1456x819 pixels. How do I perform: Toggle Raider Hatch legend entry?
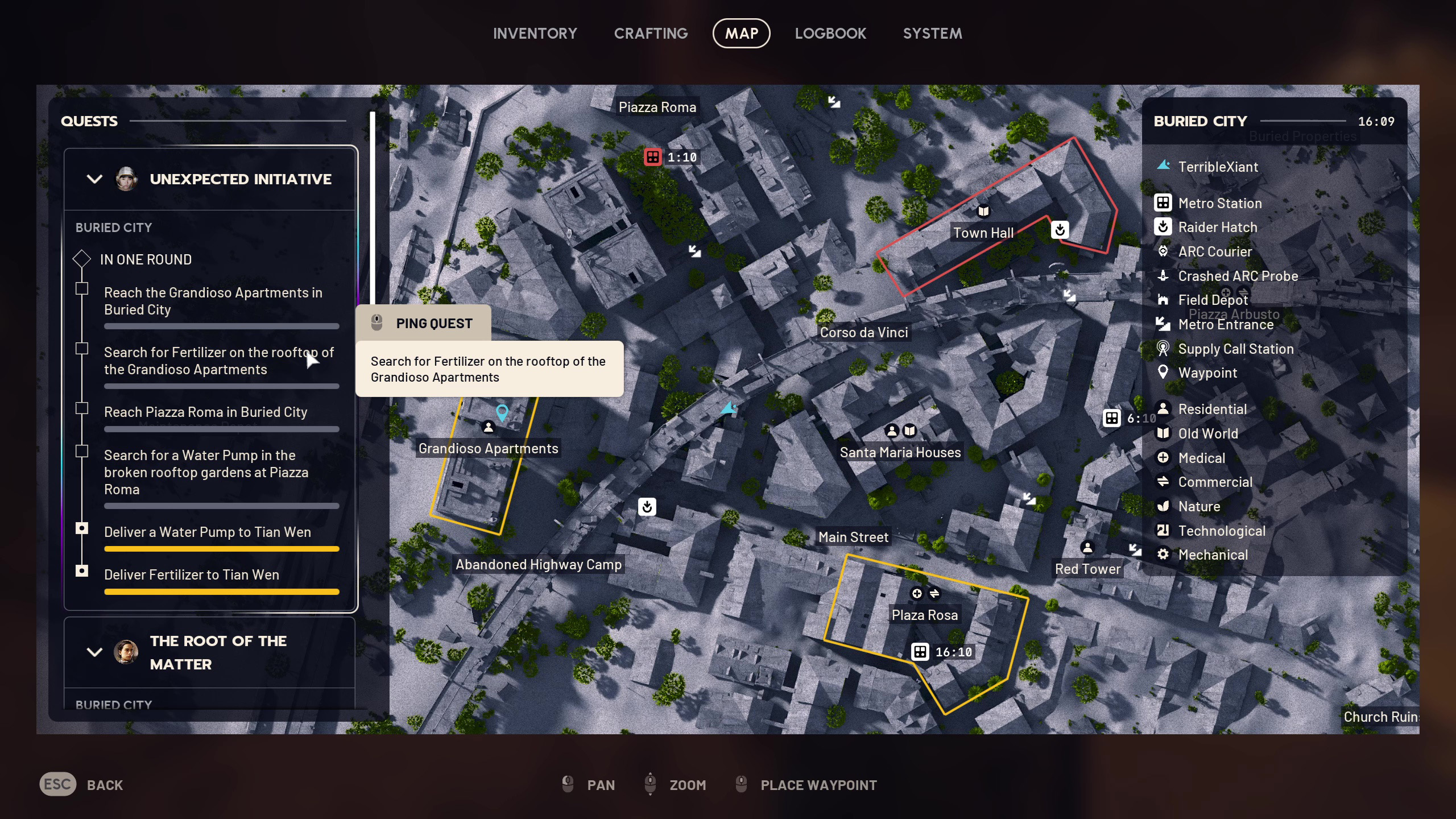click(1217, 227)
